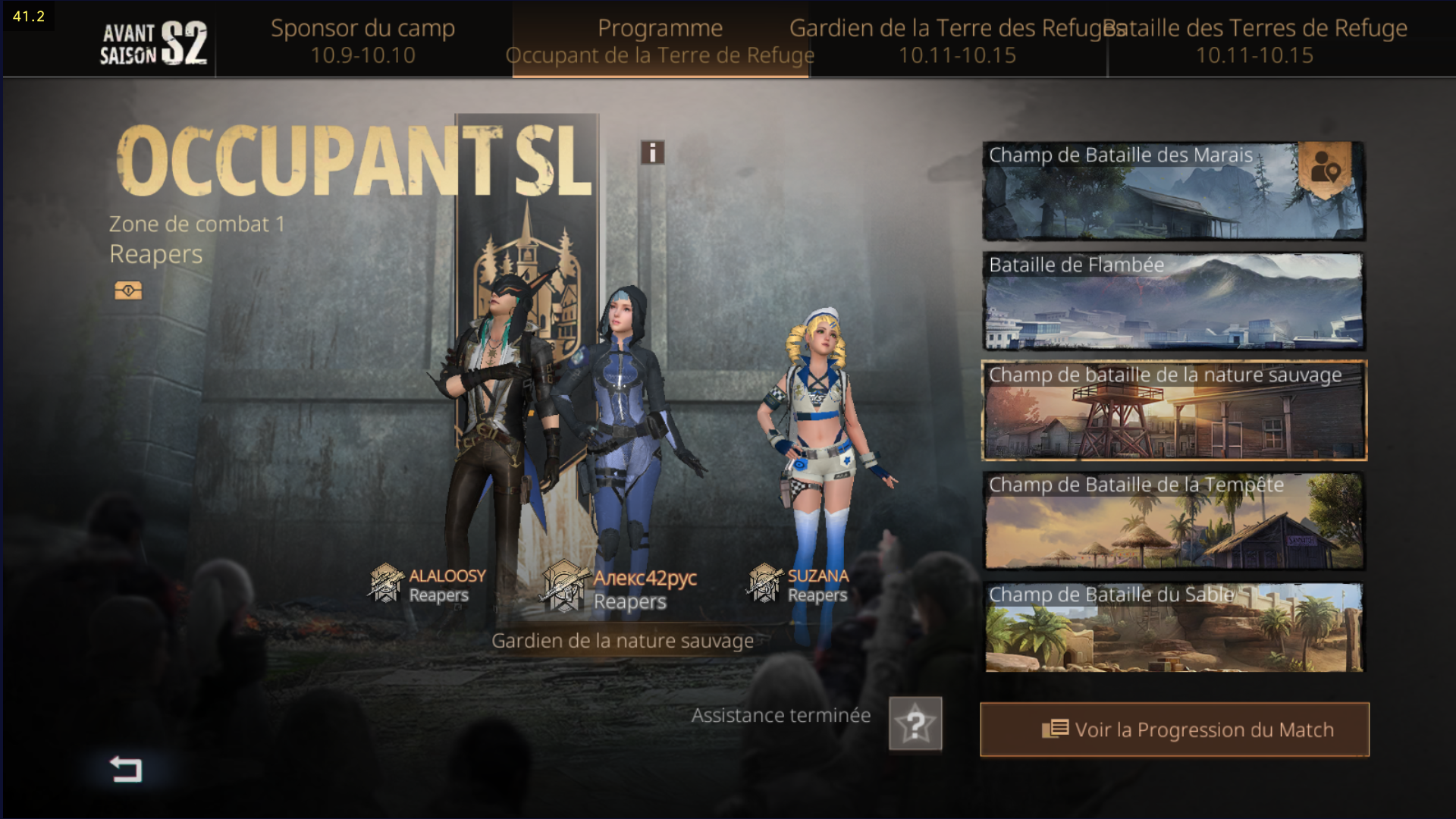The height and width of the screenshot is (819, 1456).
Task: Open the question mark star help button
Action: (x=915, y=724)
